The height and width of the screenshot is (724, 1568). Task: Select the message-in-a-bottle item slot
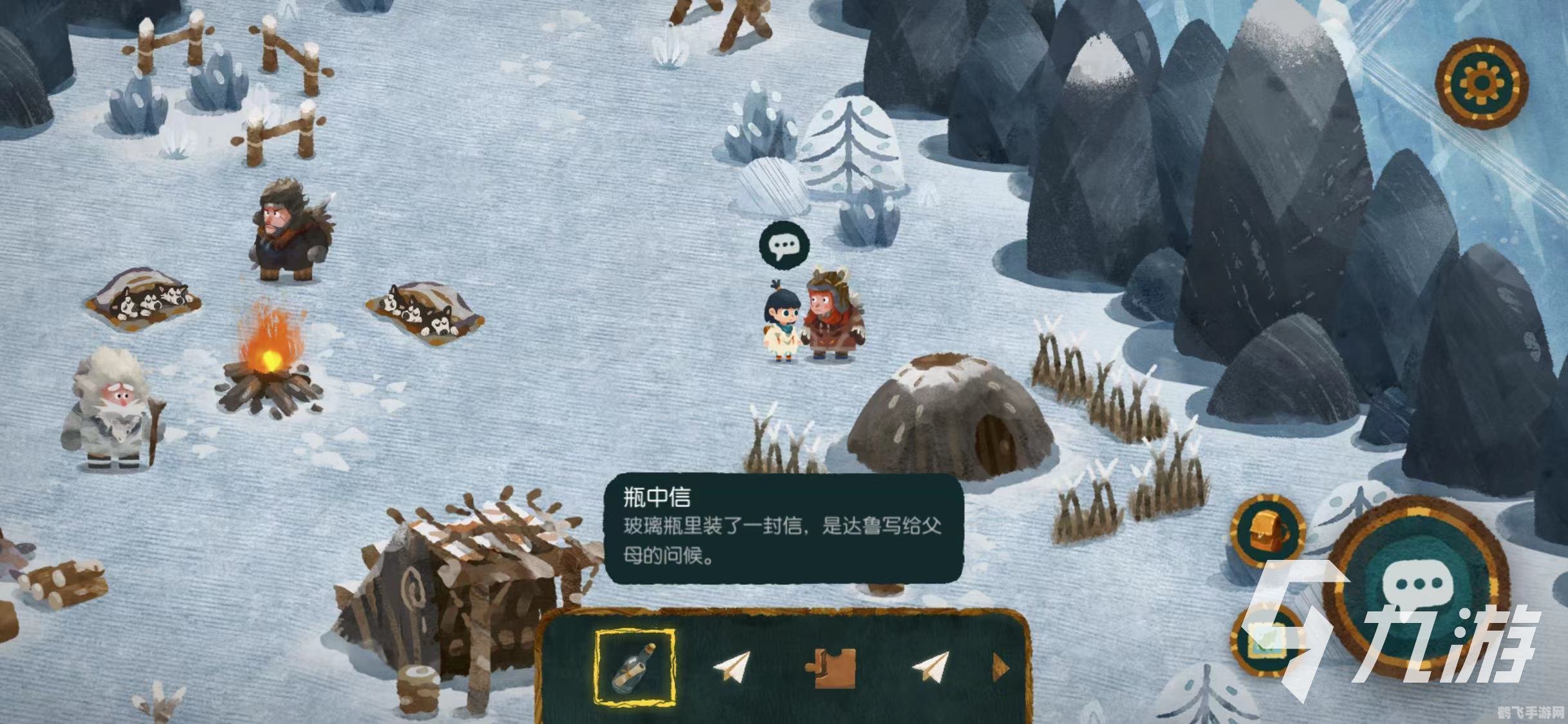pos(635,669)
